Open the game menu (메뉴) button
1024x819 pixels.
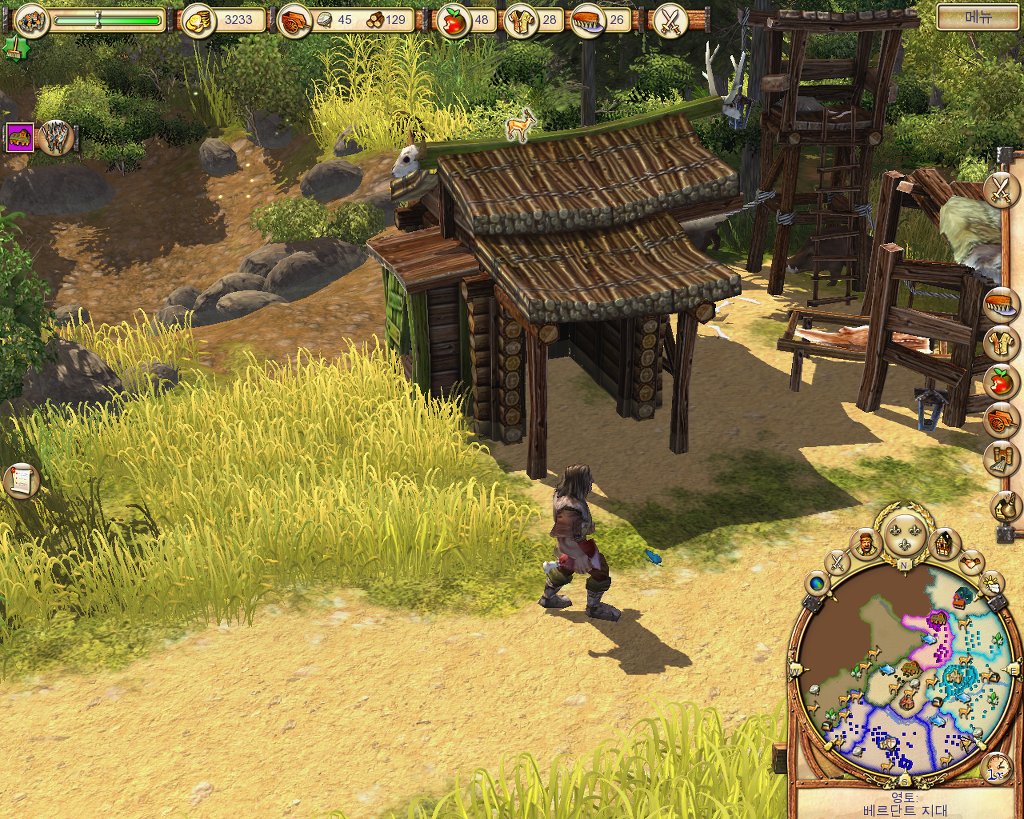[x=977, y=17]
